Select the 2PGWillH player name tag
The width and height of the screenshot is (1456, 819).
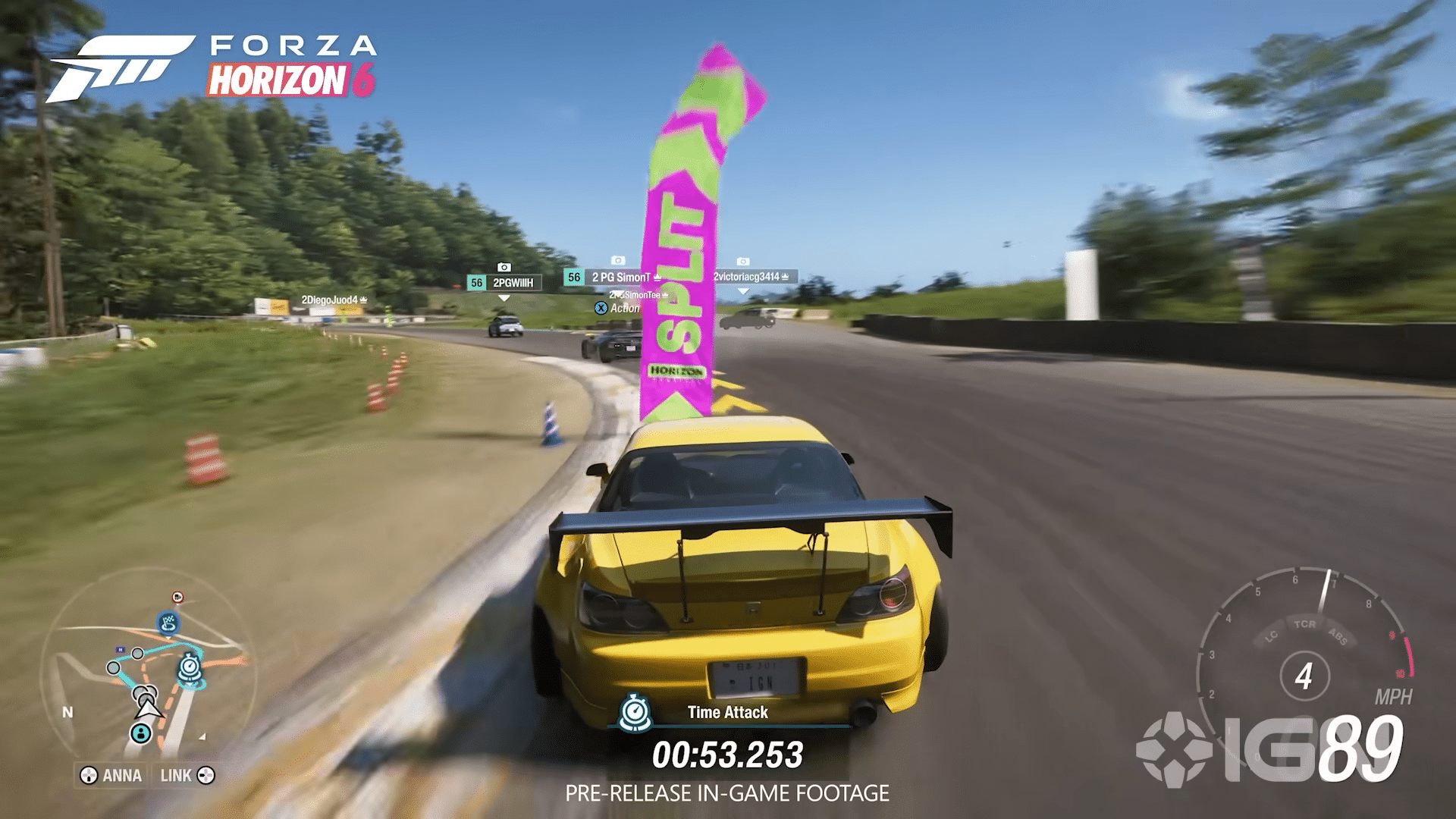pyautogui.click(x=513, y=283)
